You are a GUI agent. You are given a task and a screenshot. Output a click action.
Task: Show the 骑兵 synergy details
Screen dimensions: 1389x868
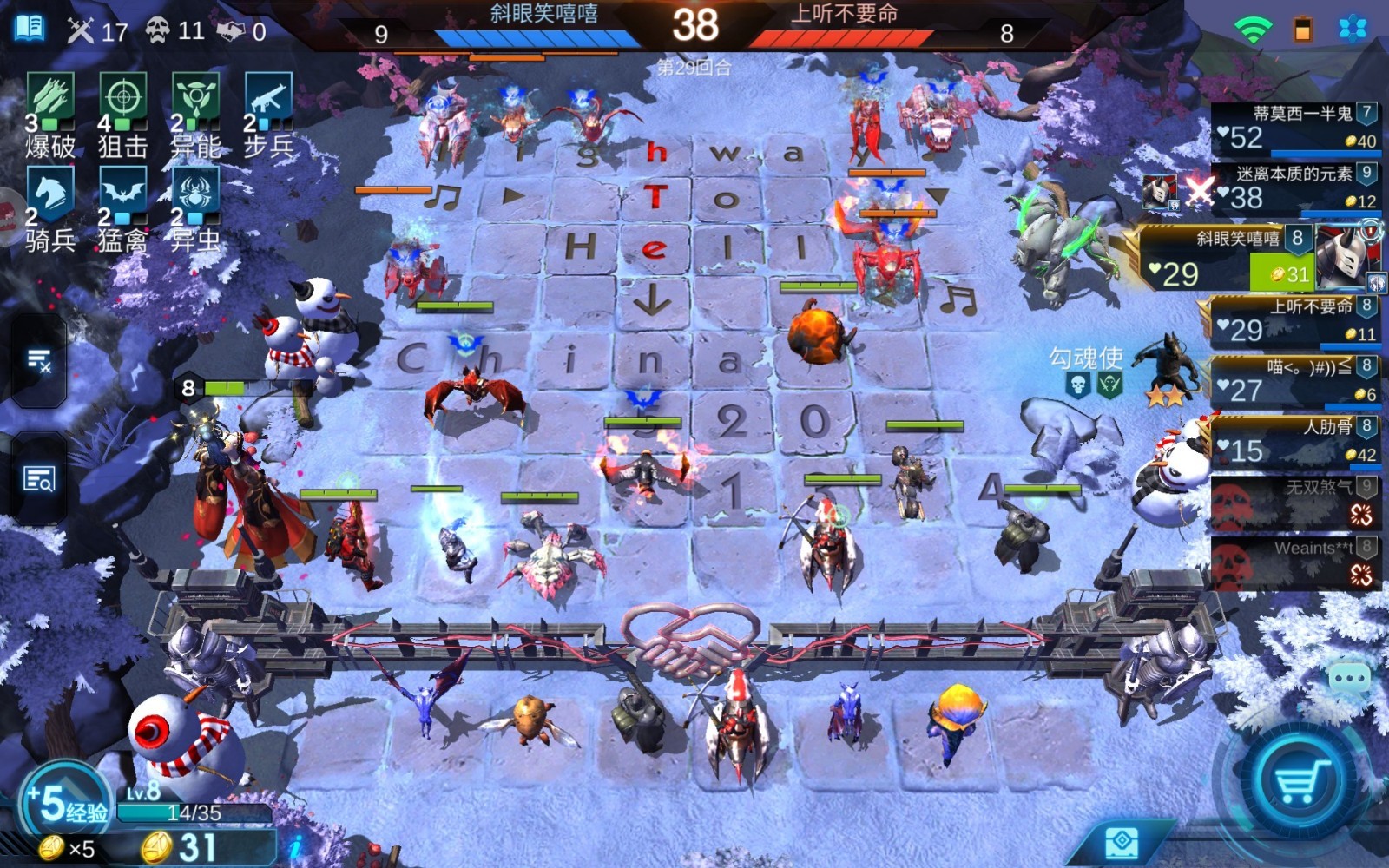tap(49, 210)
